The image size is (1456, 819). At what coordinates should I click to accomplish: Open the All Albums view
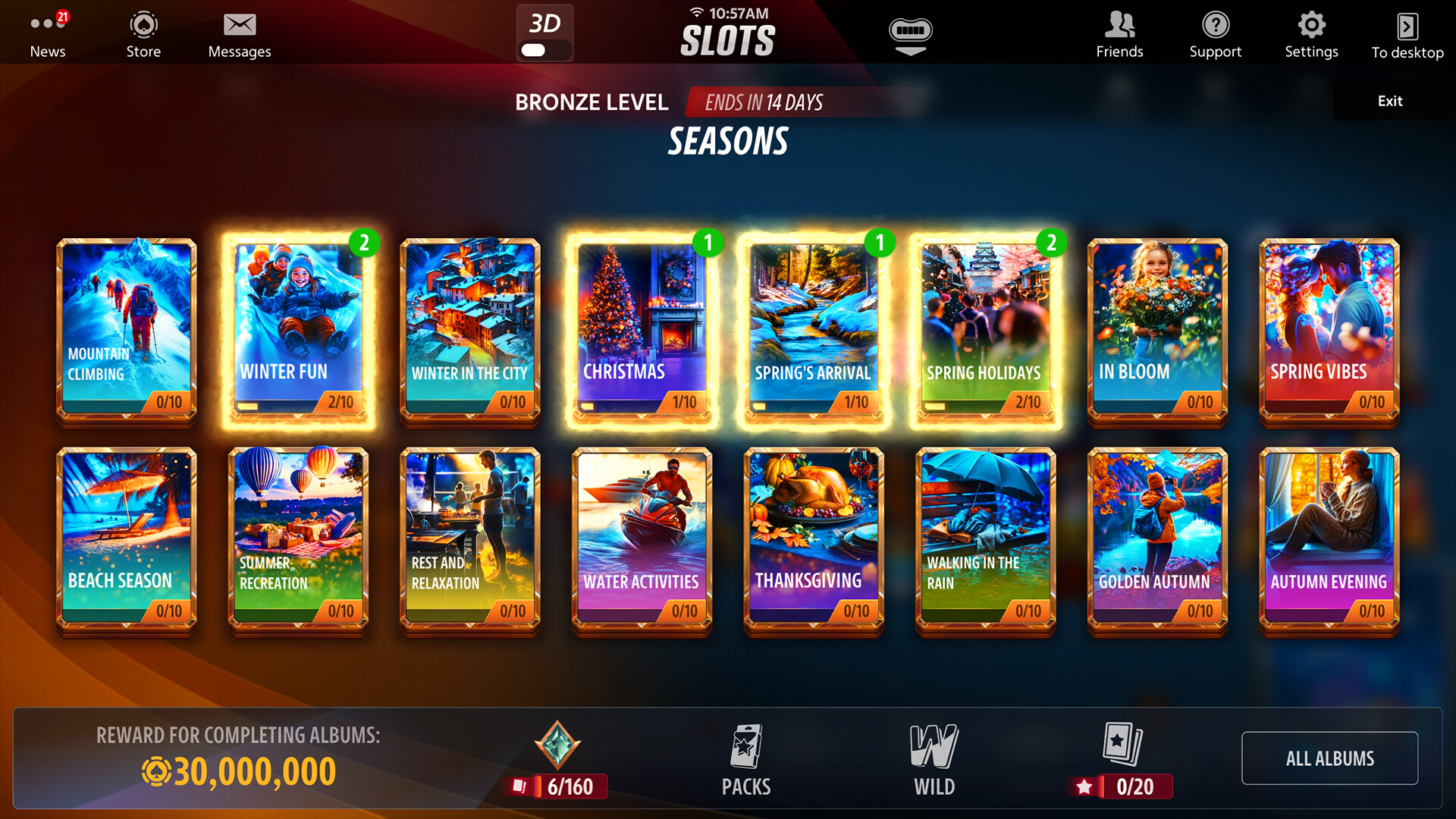click(x=1329, y=758)
